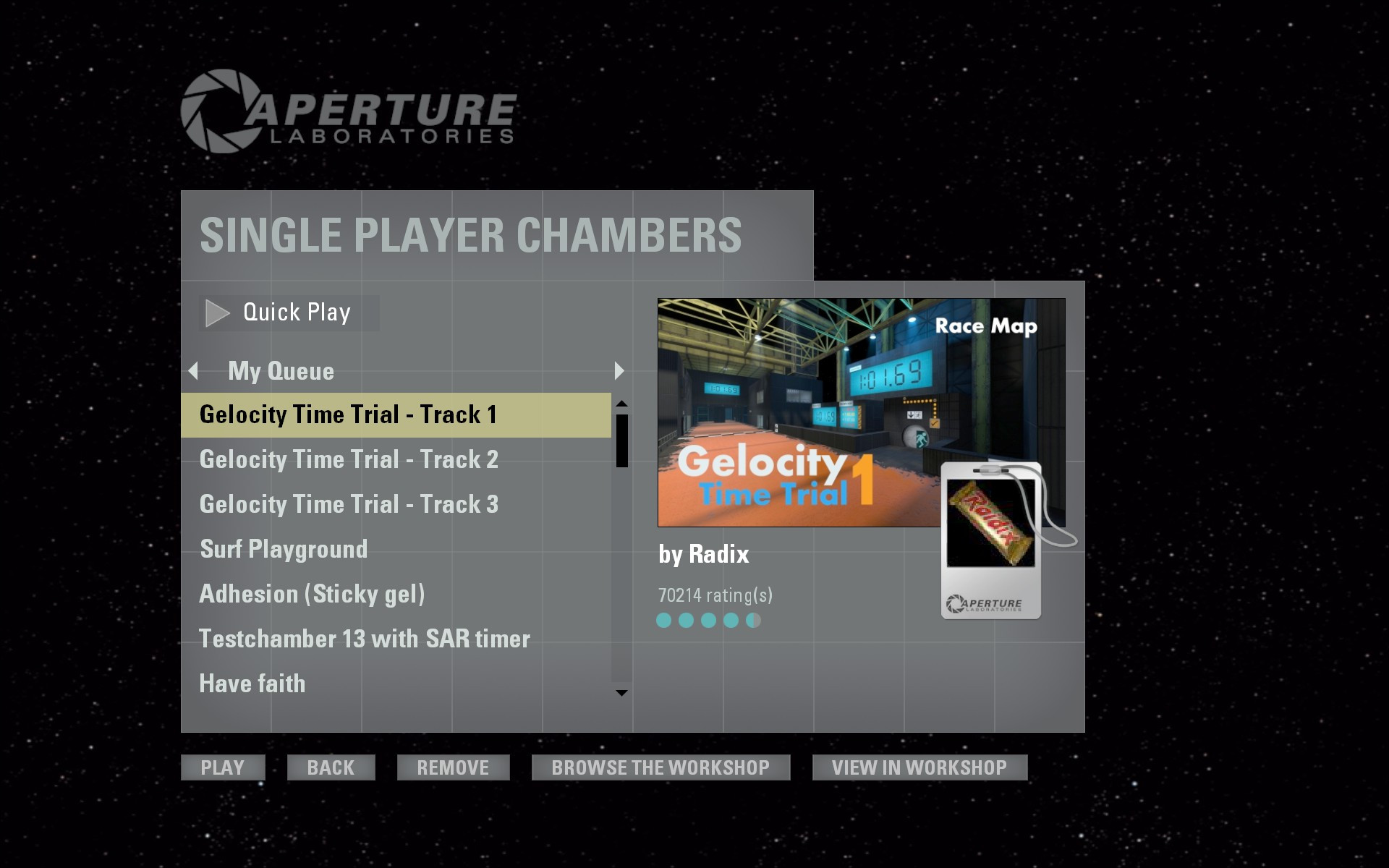Click the Race Map label on the thumbnail
Viewport: 1389px width, 868px height.
coord(986,326)
